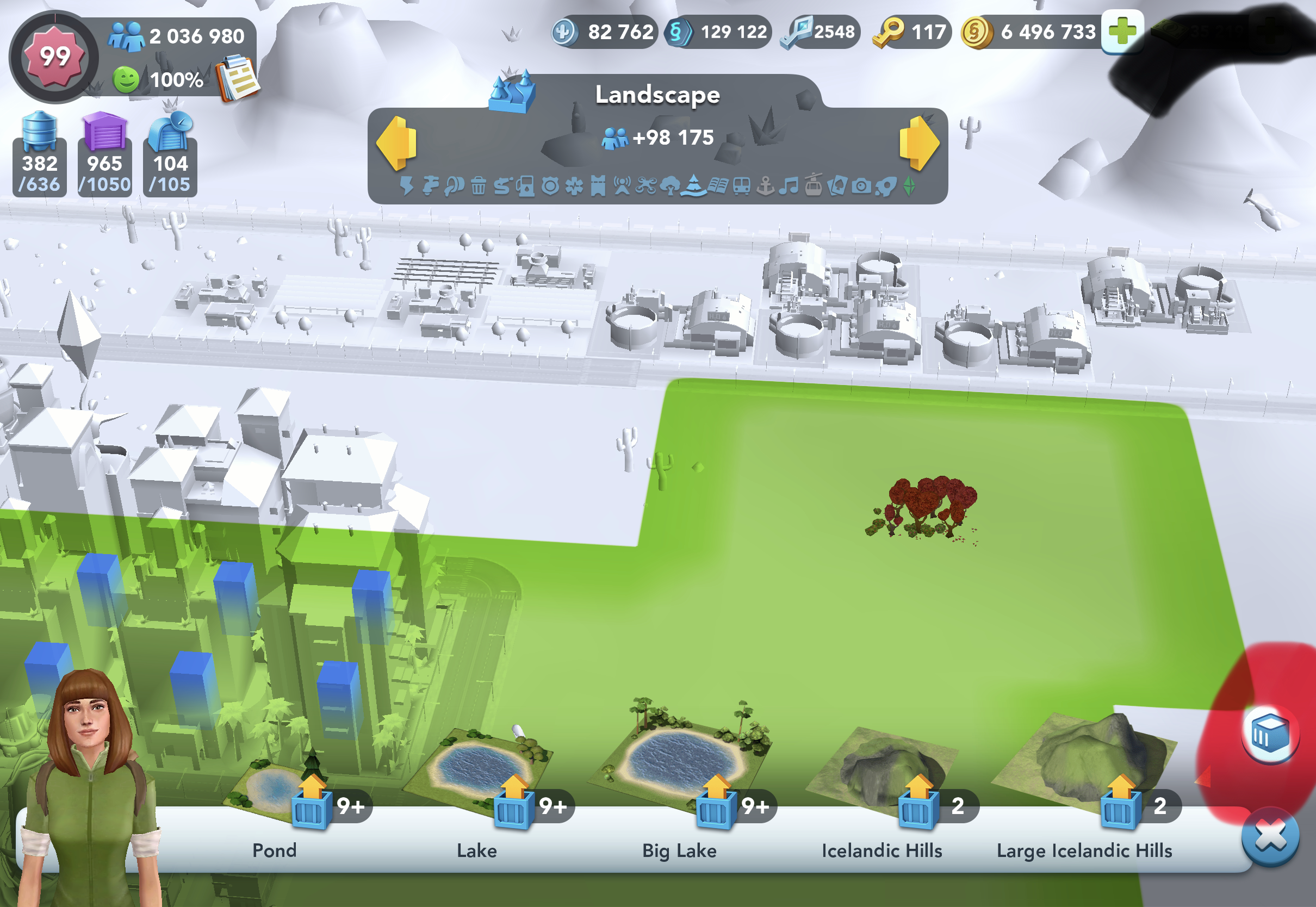1316x907 pixels.
Task: Go to the next building category arrow
Action: pyautogui.click(x=918, y=143)
